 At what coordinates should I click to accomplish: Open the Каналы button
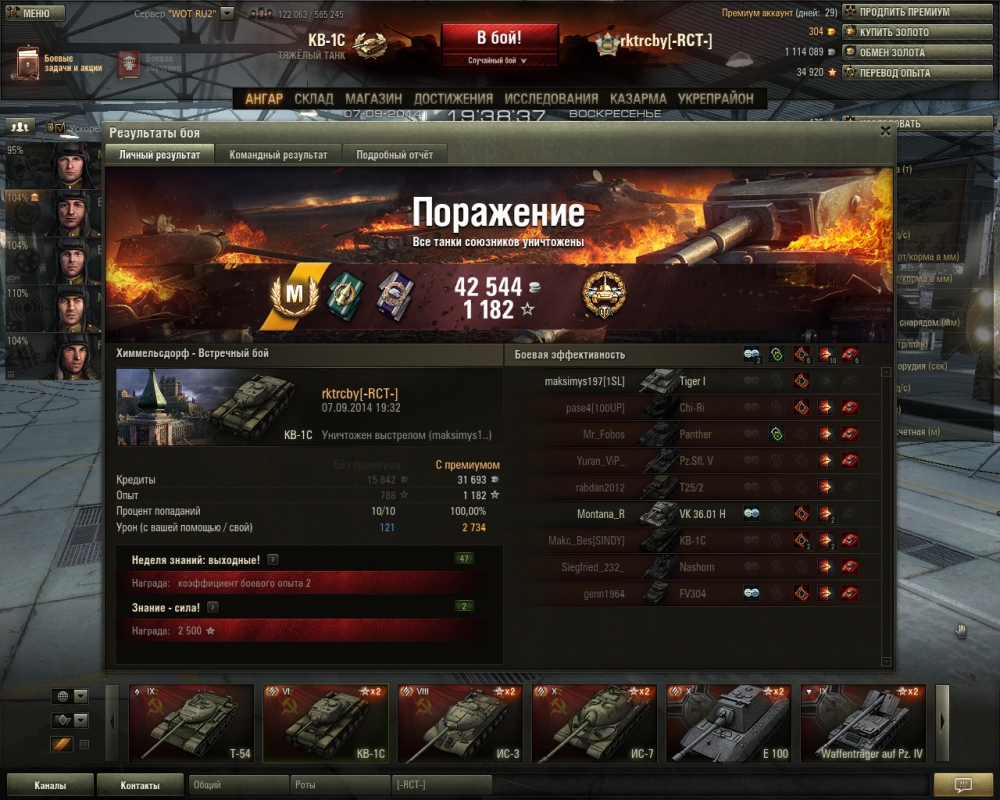(x=50, y=785)
